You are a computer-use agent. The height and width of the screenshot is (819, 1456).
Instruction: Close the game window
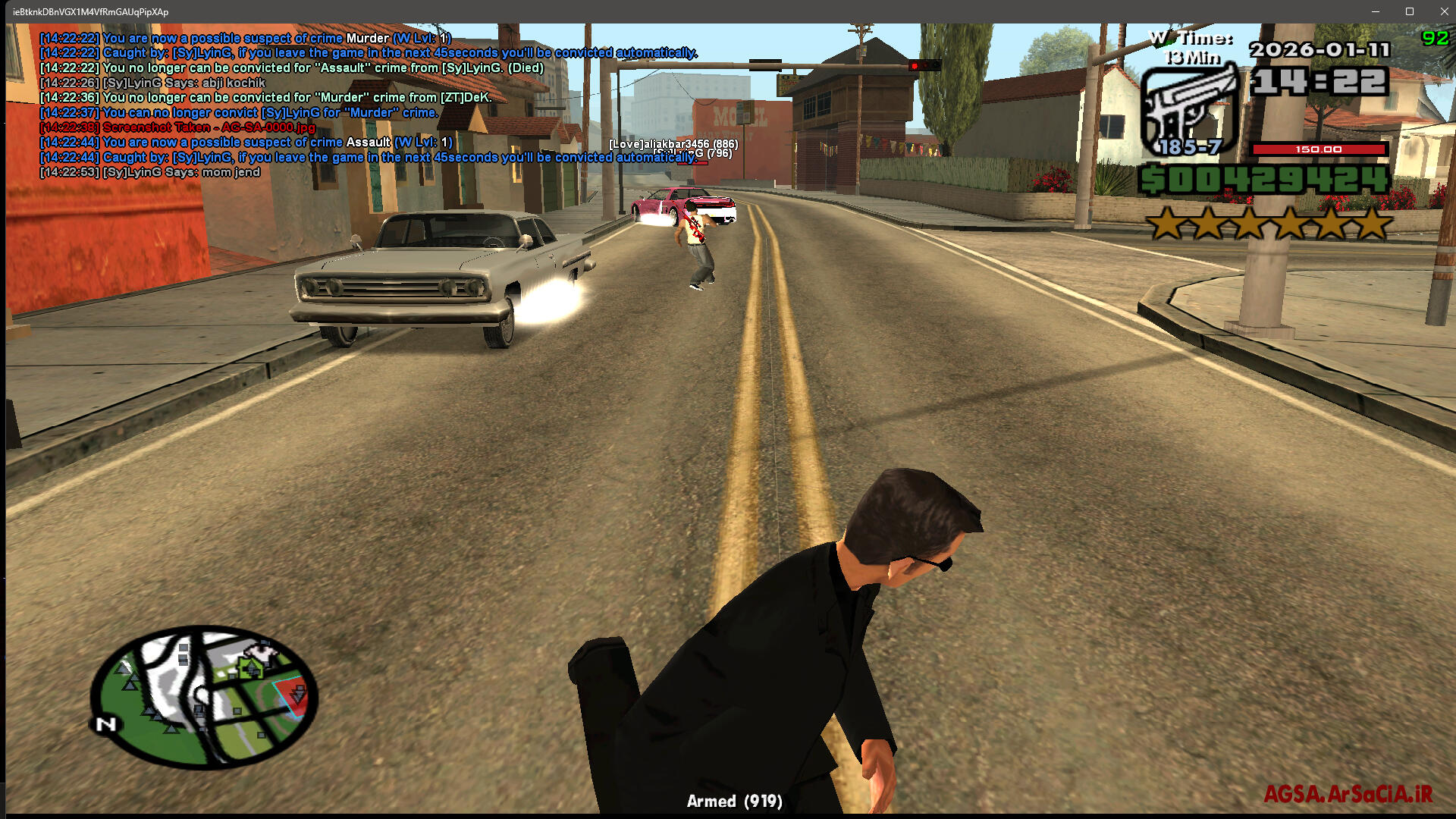[x=1444, y=11]
